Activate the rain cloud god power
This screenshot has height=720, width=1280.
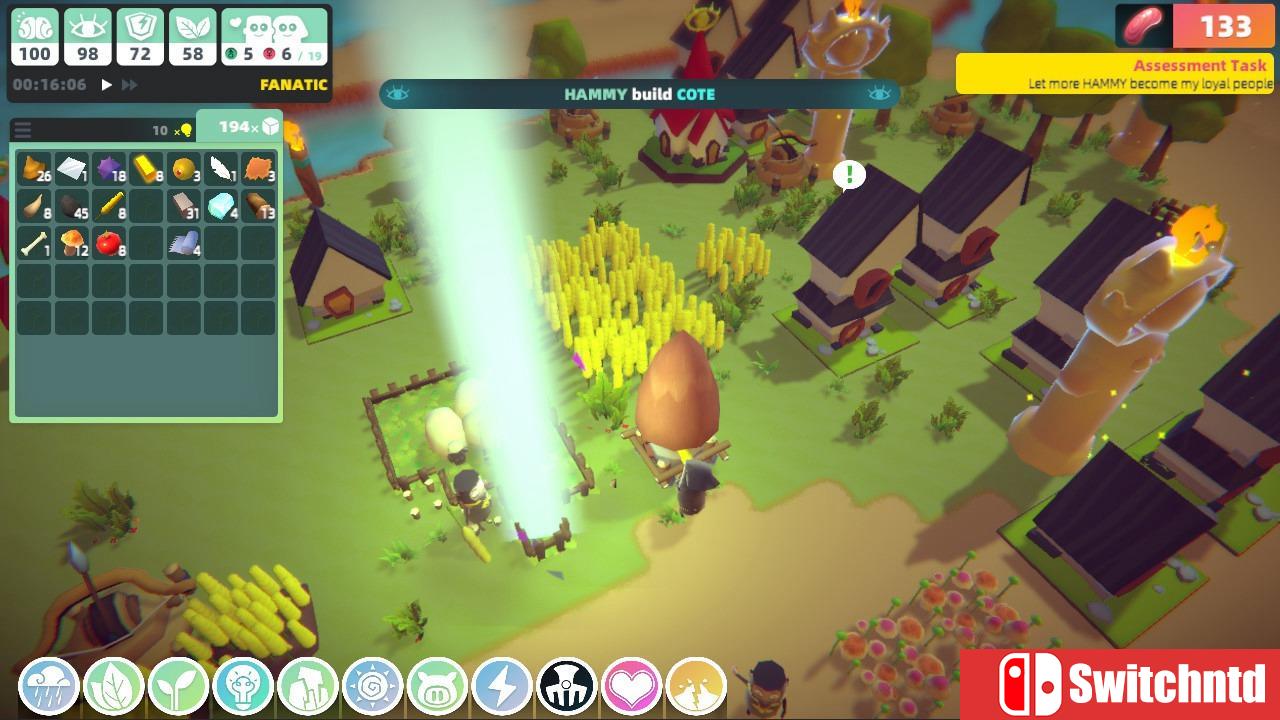[48, 687]
